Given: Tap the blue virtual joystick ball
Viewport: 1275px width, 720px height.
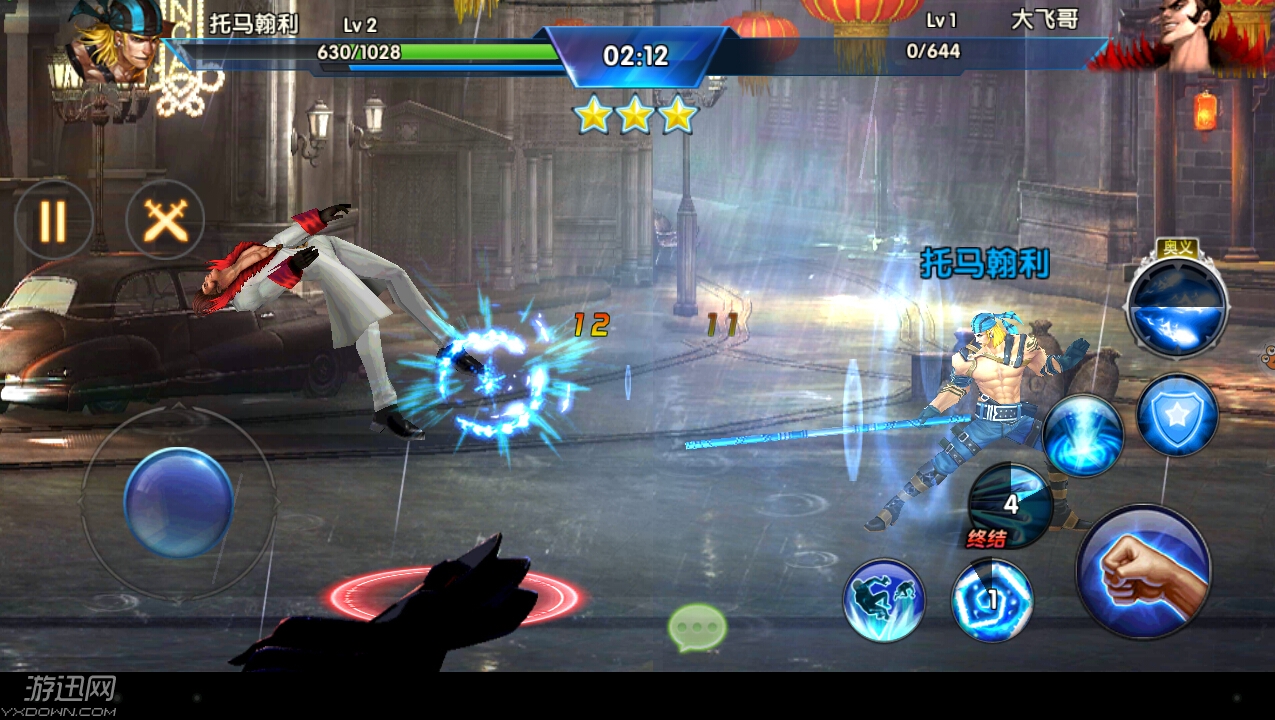Looking at the screenshot, I should point(179,501).
